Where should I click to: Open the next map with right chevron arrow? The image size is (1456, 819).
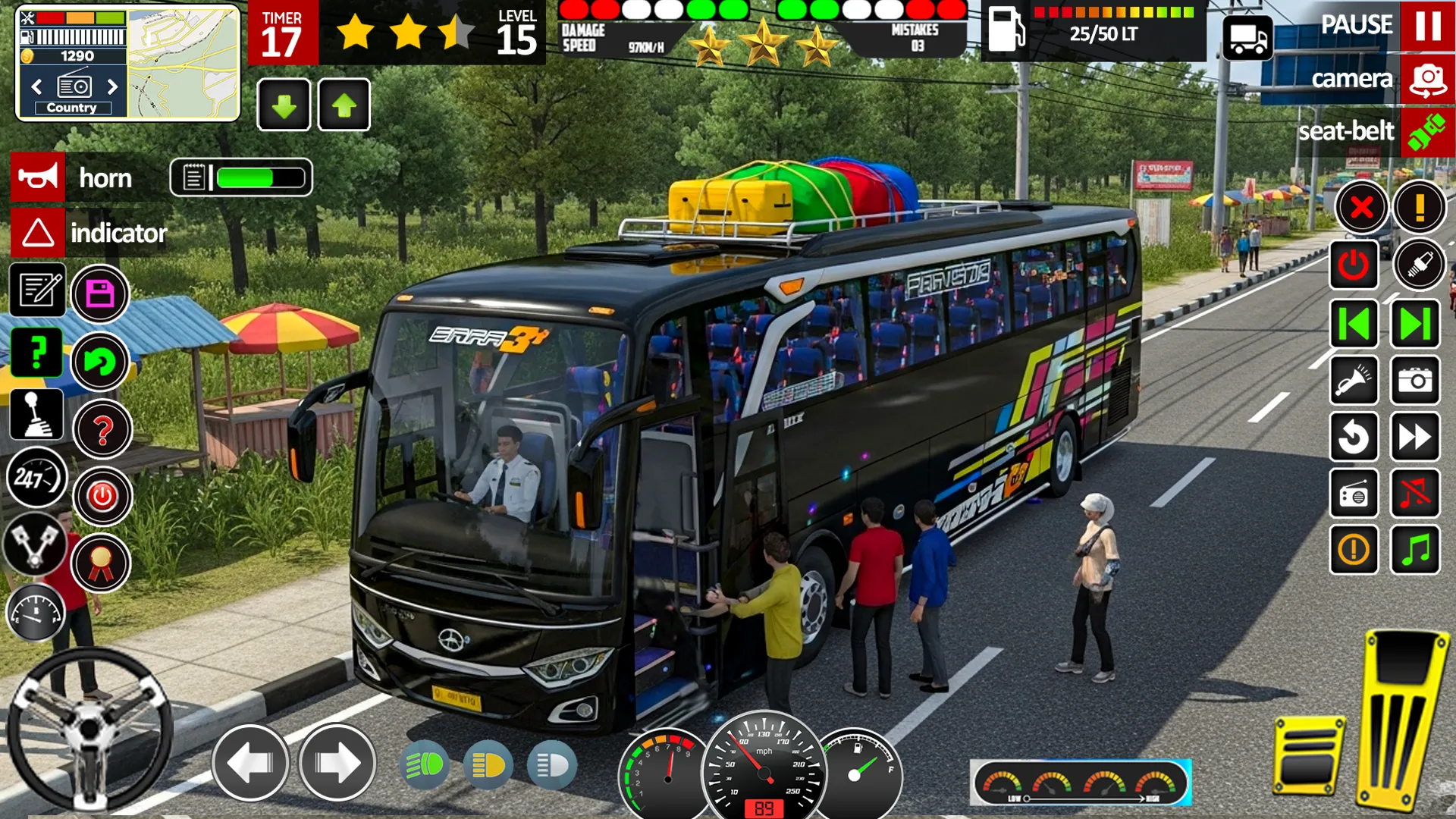(114, 87)
